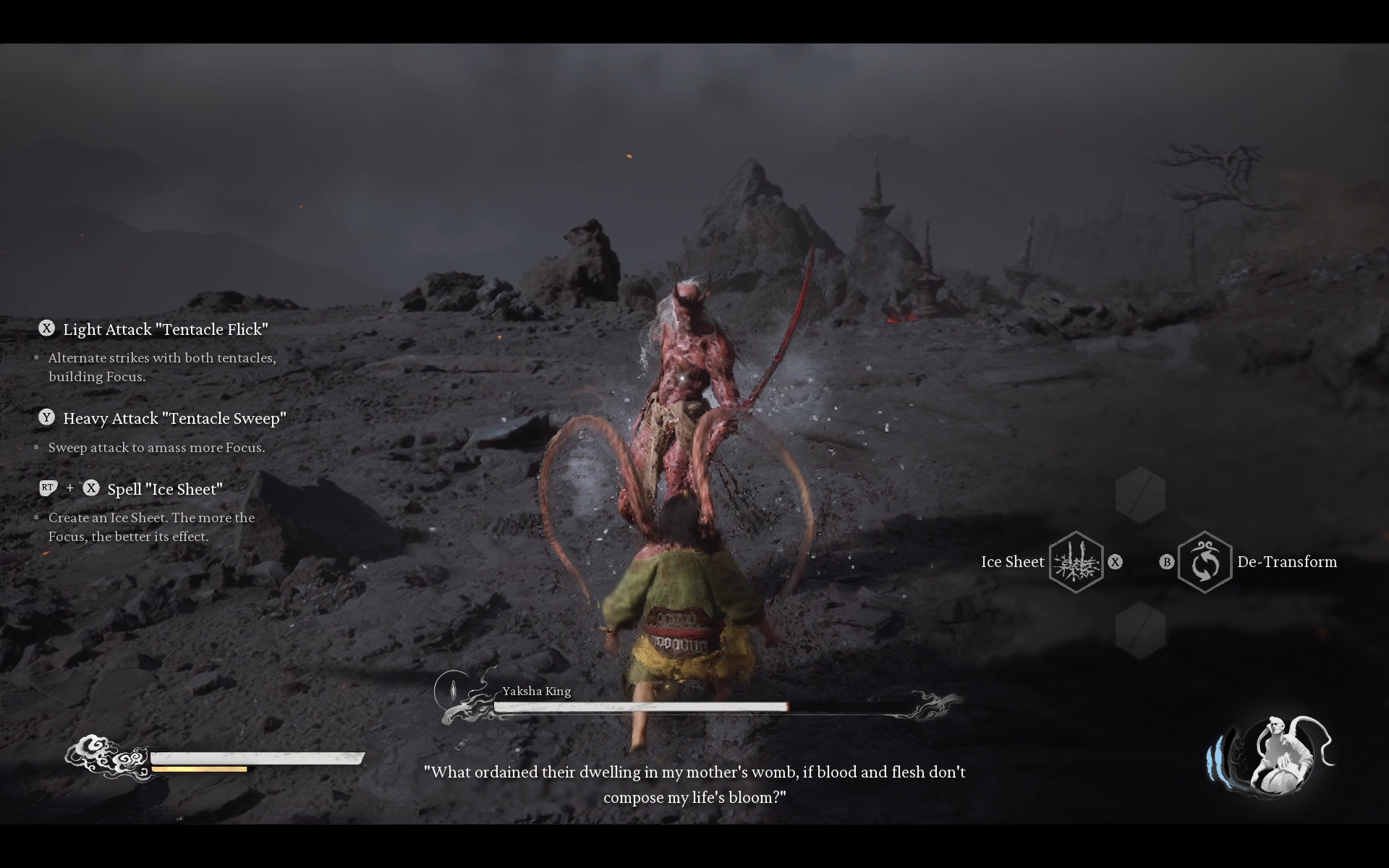The image size is (1389, 868).
Task: Select the Heavy Attack Tentacle Sweep heading
Action: [175, 418]
